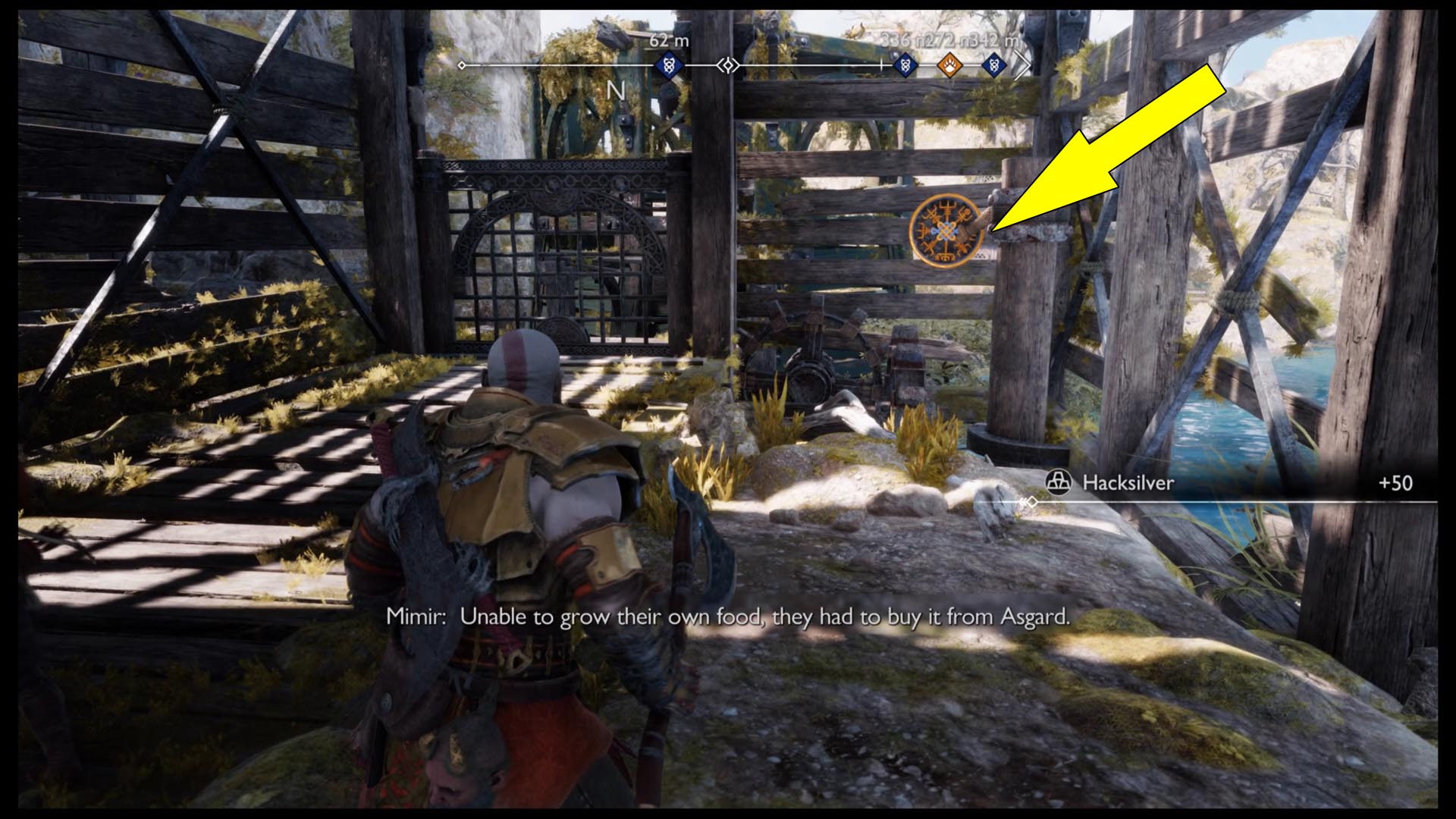Toggle the small diamond node at the compass left end
This screenshot has height=819, width=1456.
pos(462,65)
